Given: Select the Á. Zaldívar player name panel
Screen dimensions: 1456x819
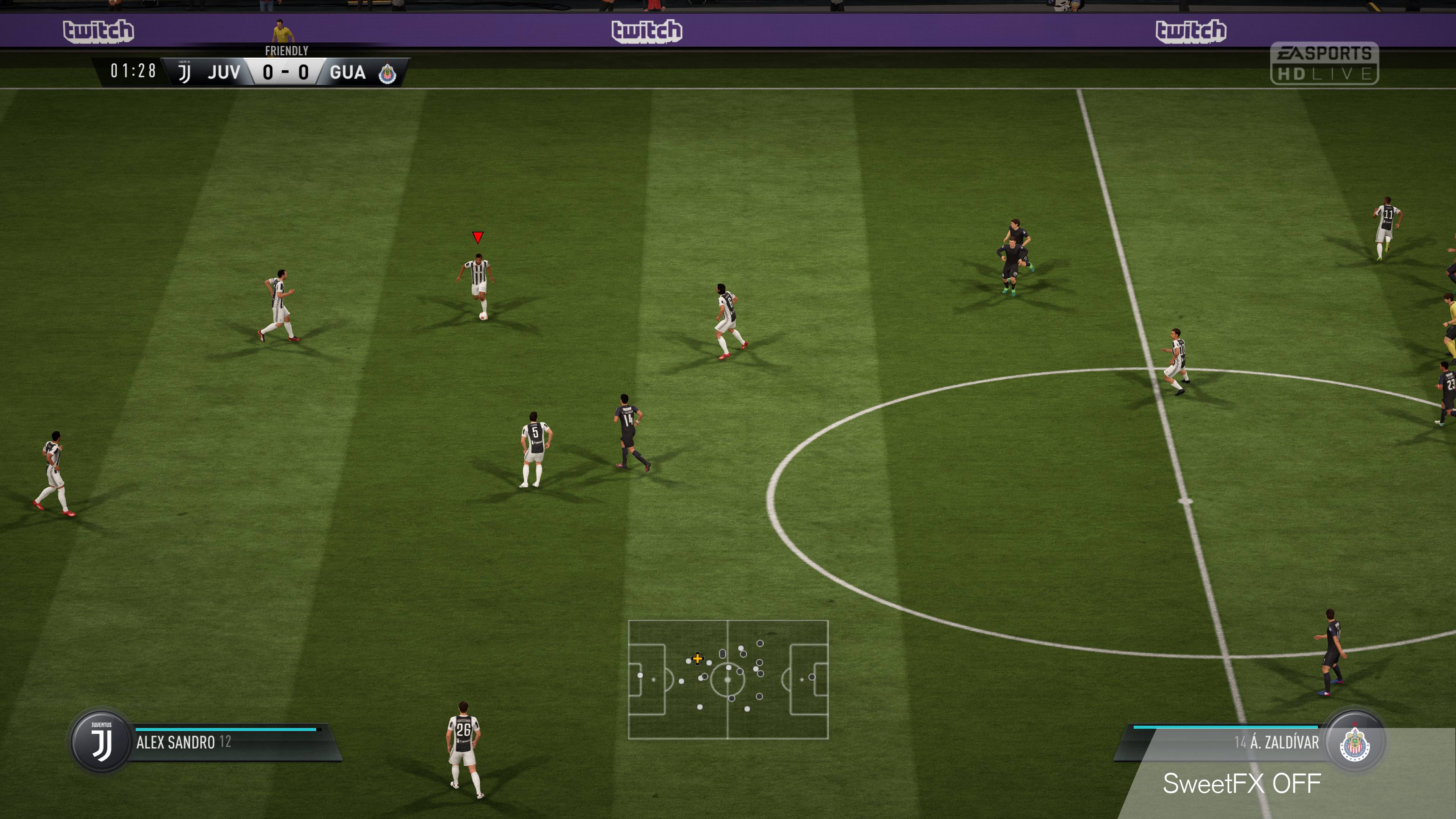Looking at the screenshot, I should [1227, 742].
